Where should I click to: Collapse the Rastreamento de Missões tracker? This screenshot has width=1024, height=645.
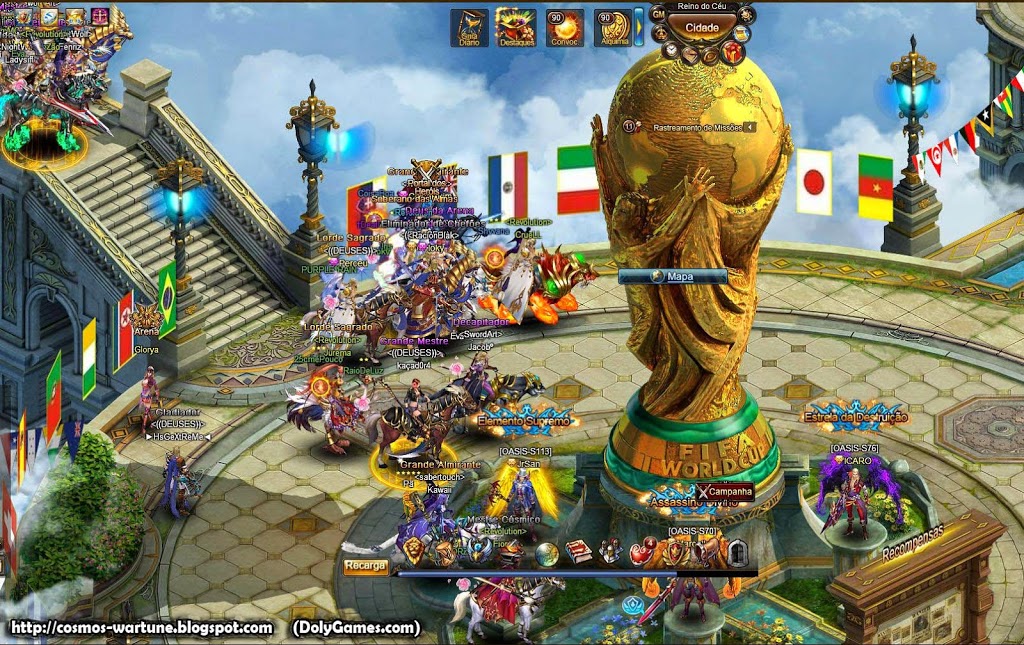pyautogui.click(x=748, y=127)
